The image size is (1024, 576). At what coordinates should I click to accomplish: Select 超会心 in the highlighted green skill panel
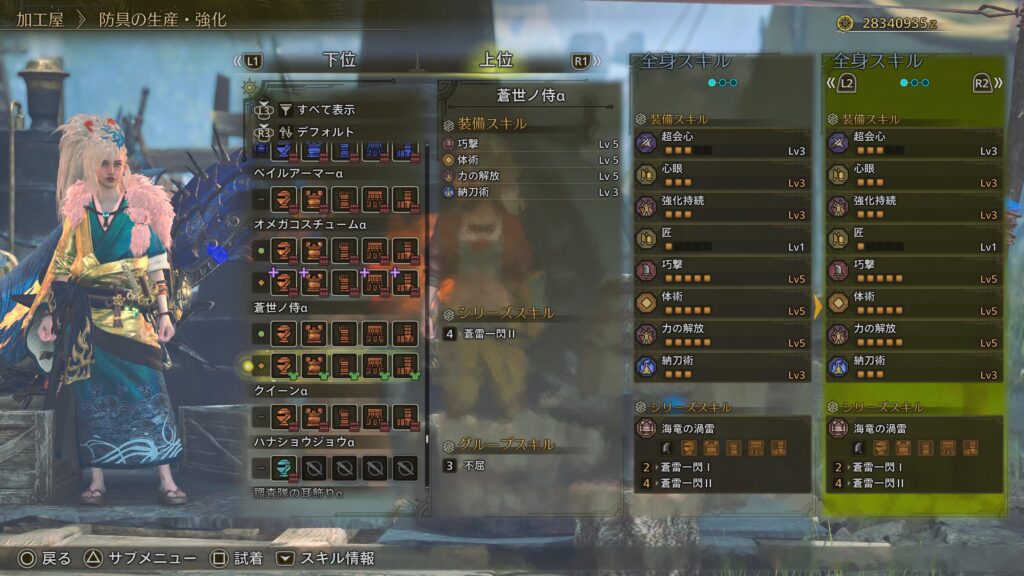click(x=913, y=143)
